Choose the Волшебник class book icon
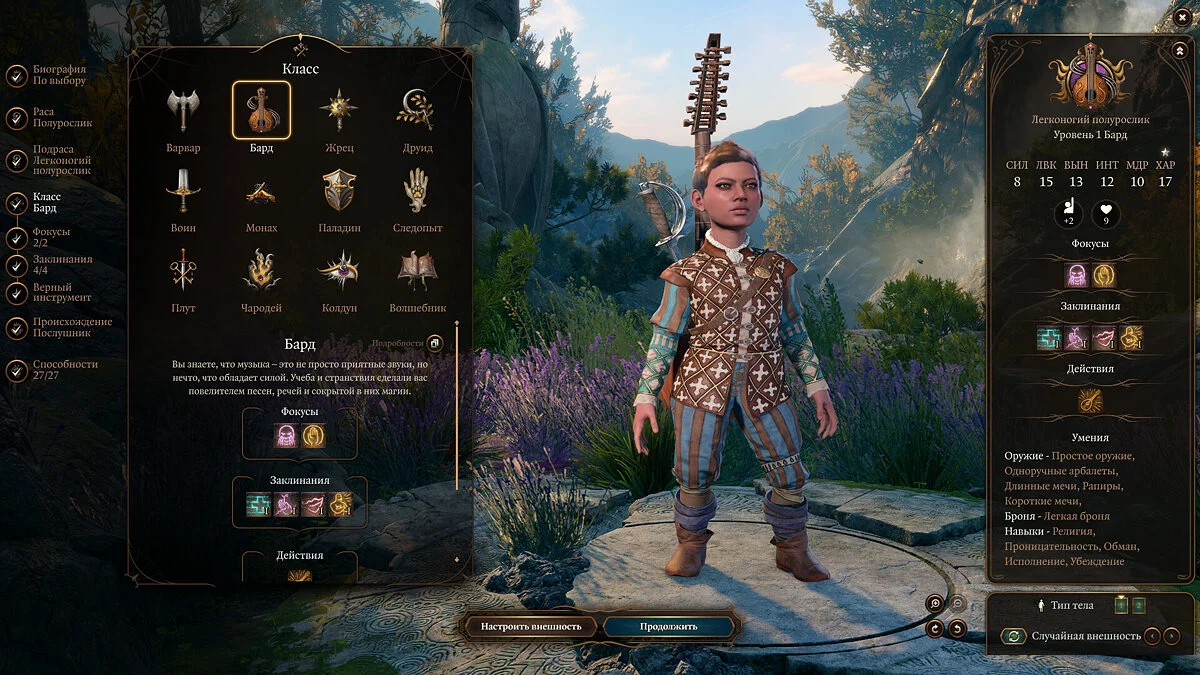 click(417, 271)
